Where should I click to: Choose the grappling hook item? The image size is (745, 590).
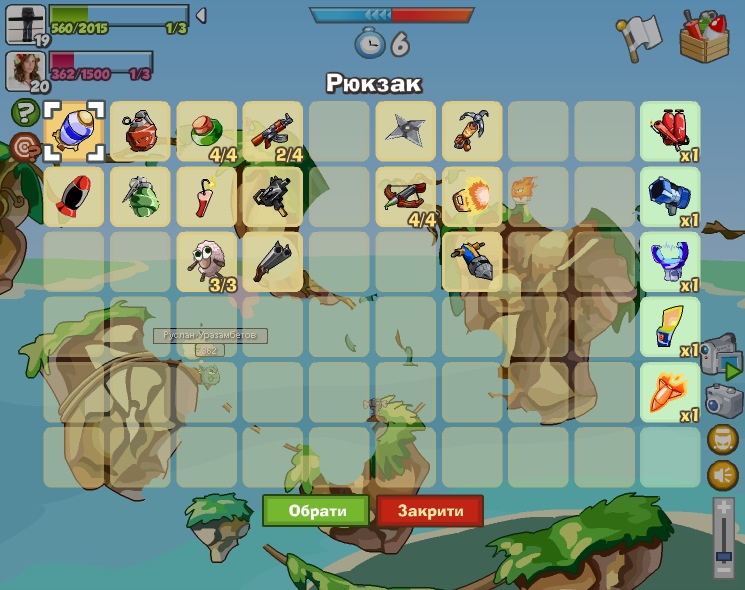coord(472,131)
